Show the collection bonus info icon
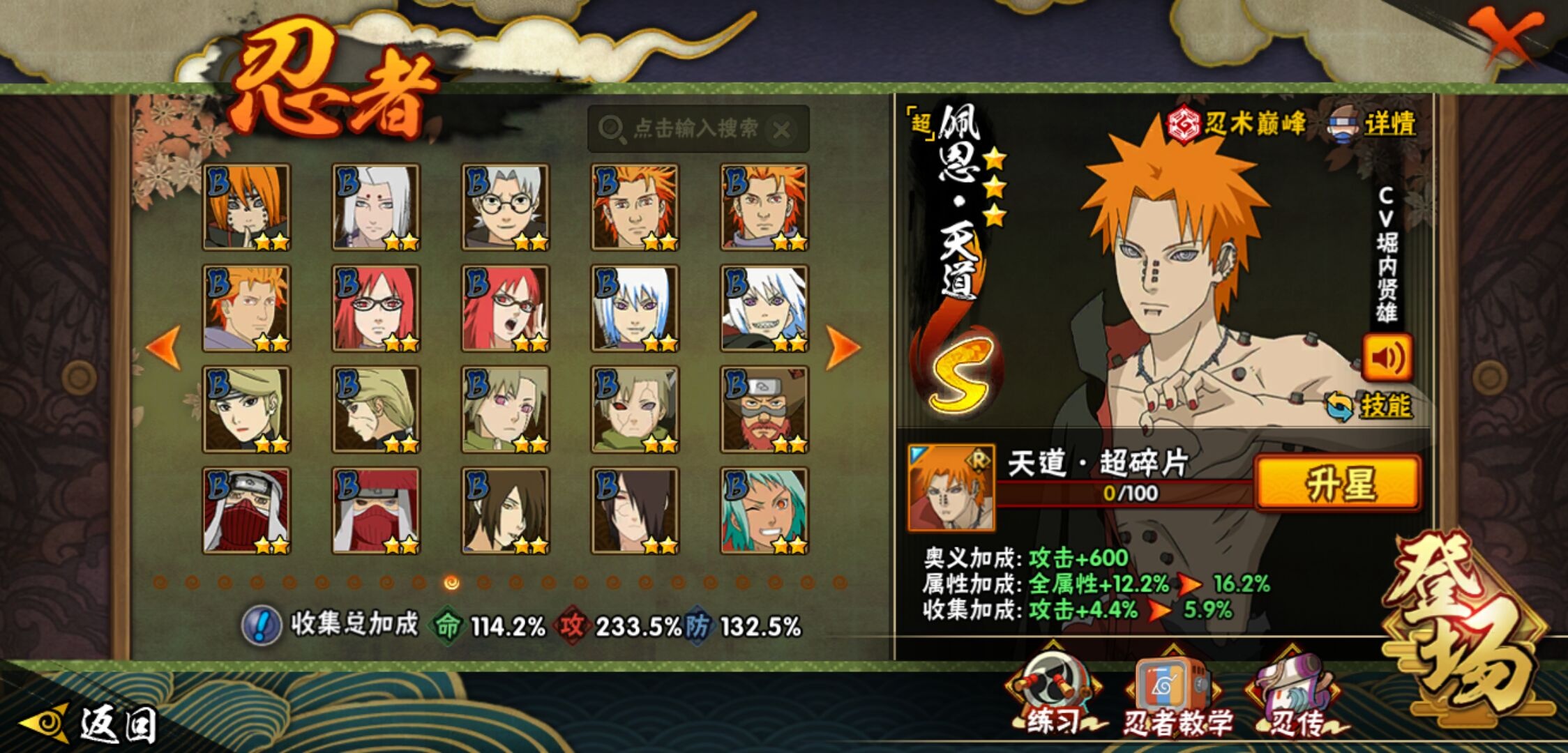 [262, 625]
